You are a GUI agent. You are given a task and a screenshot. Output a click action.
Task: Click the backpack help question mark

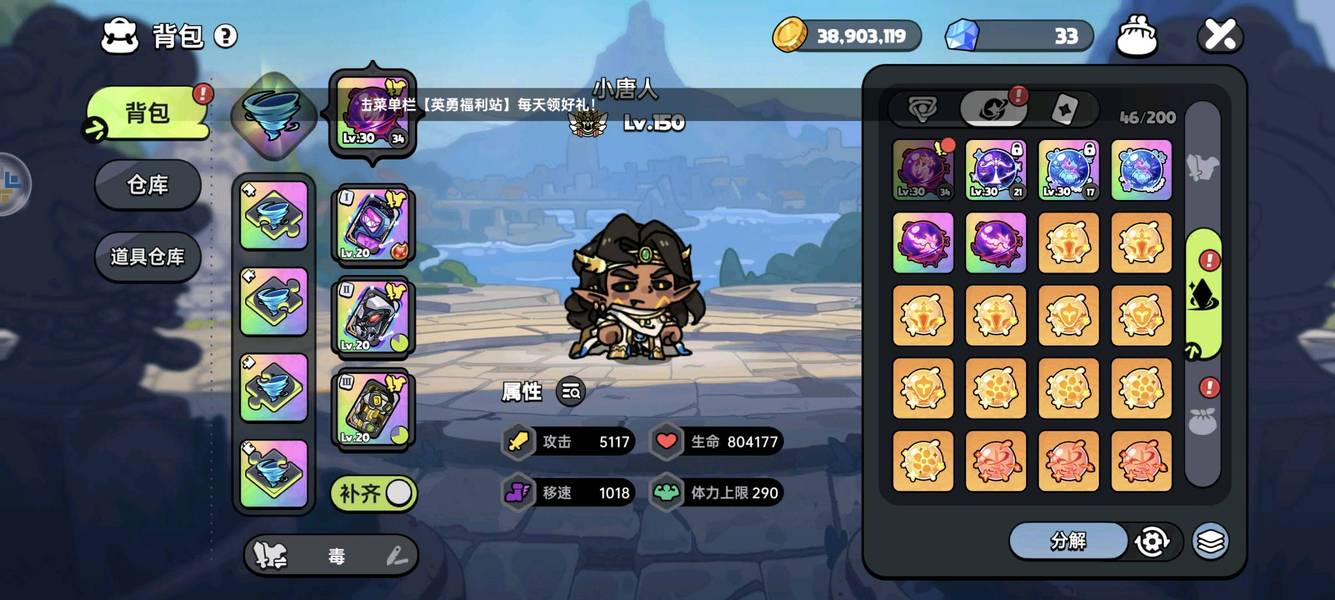coord(226,37)
